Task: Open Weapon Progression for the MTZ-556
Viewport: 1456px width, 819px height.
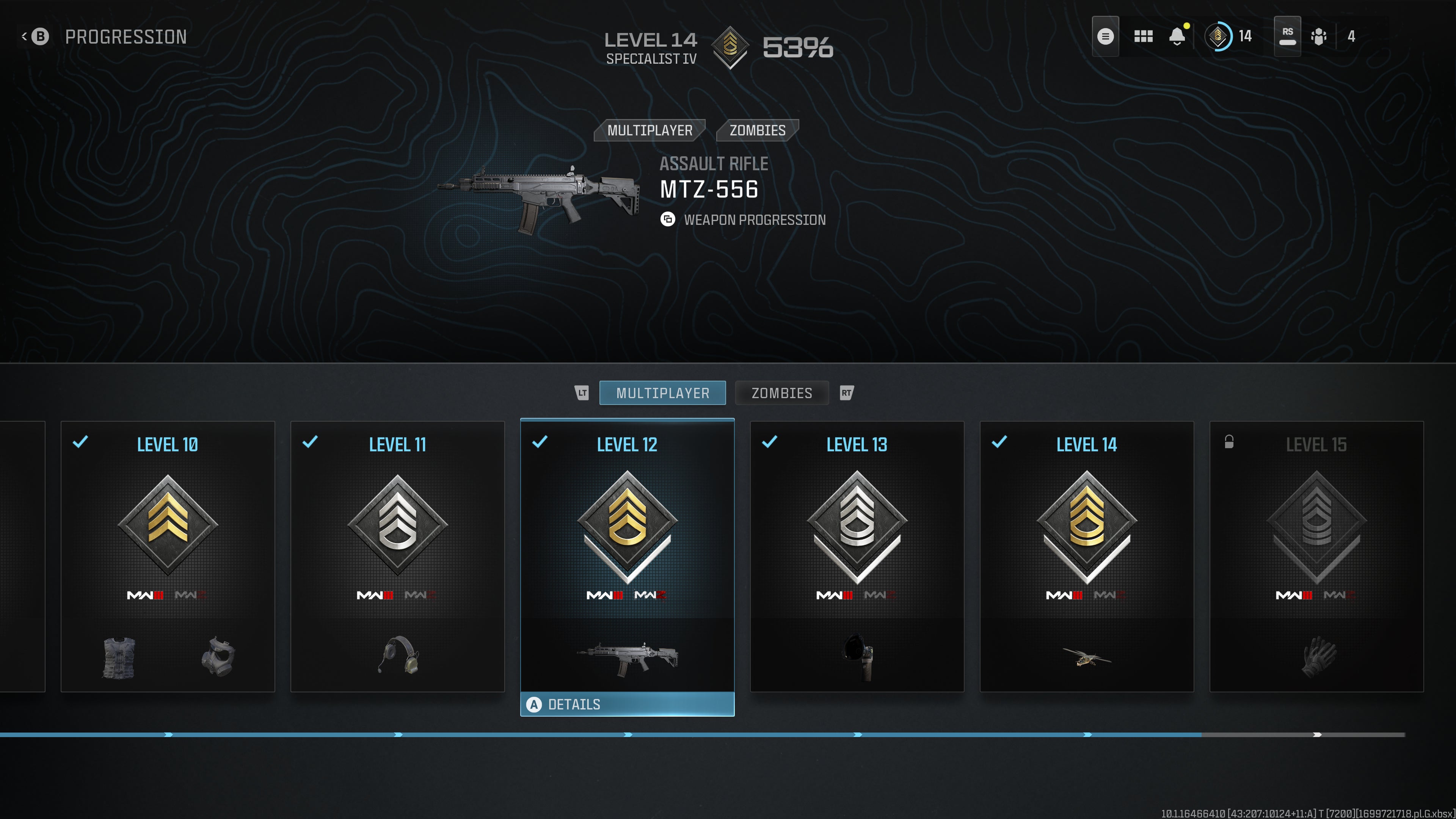Action: pyautogui.click(x=744, y=220)
